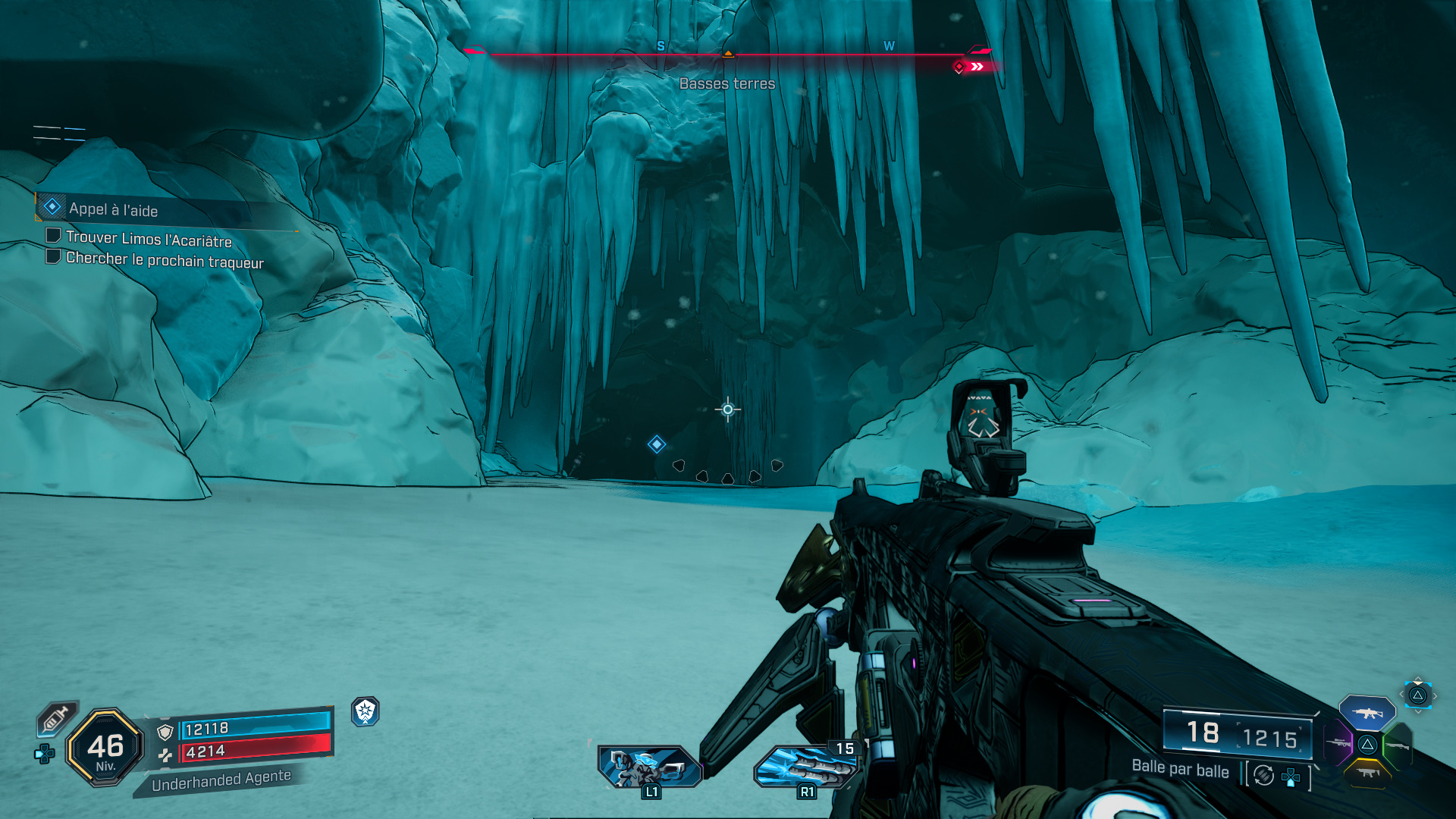
Task: Toggle the fire mode swap icon
Action: (1263, 775)
